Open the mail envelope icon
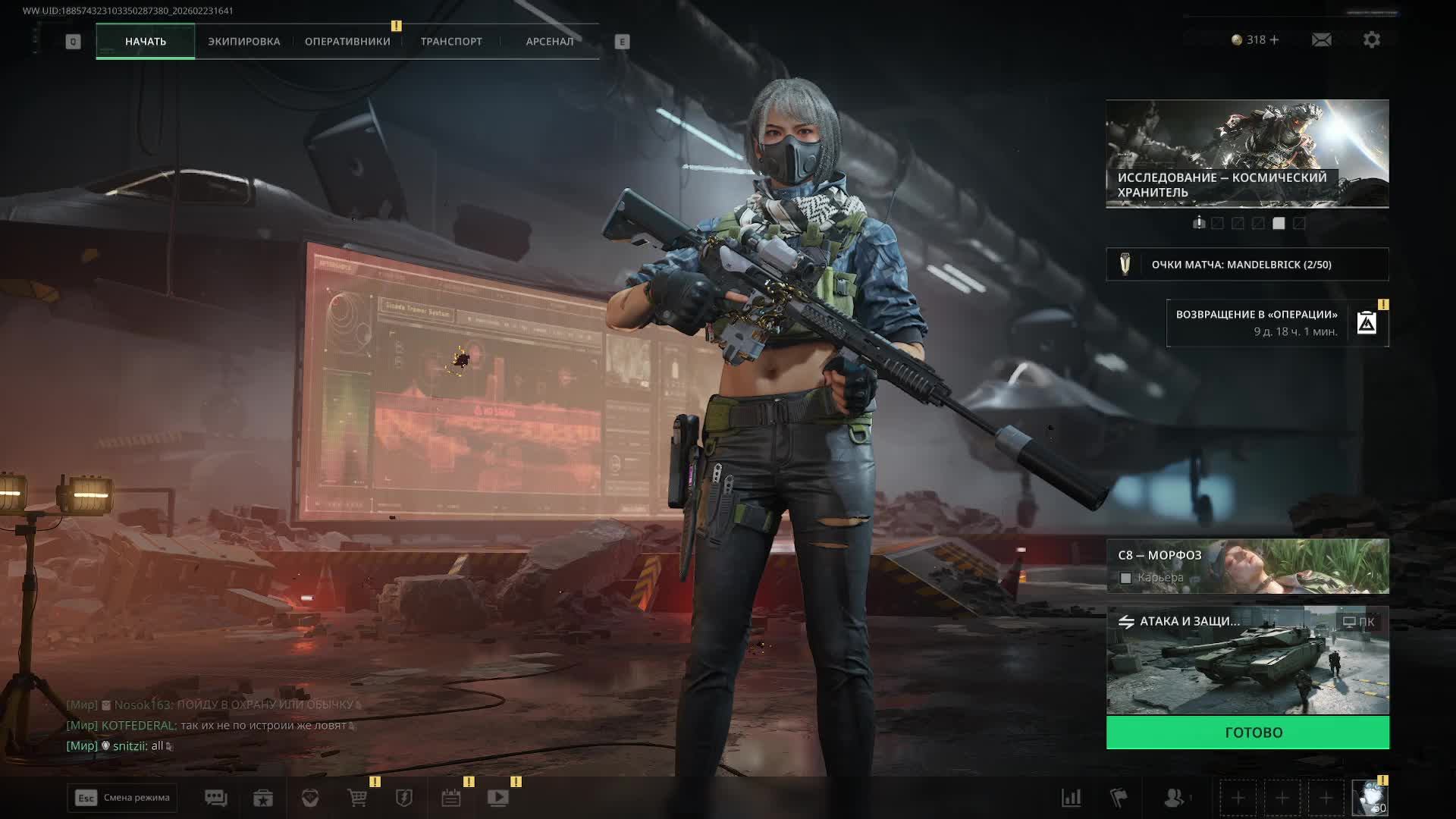Image resolution: width=1456 pixels, height=819 pixels. [x=1321, y=40]
